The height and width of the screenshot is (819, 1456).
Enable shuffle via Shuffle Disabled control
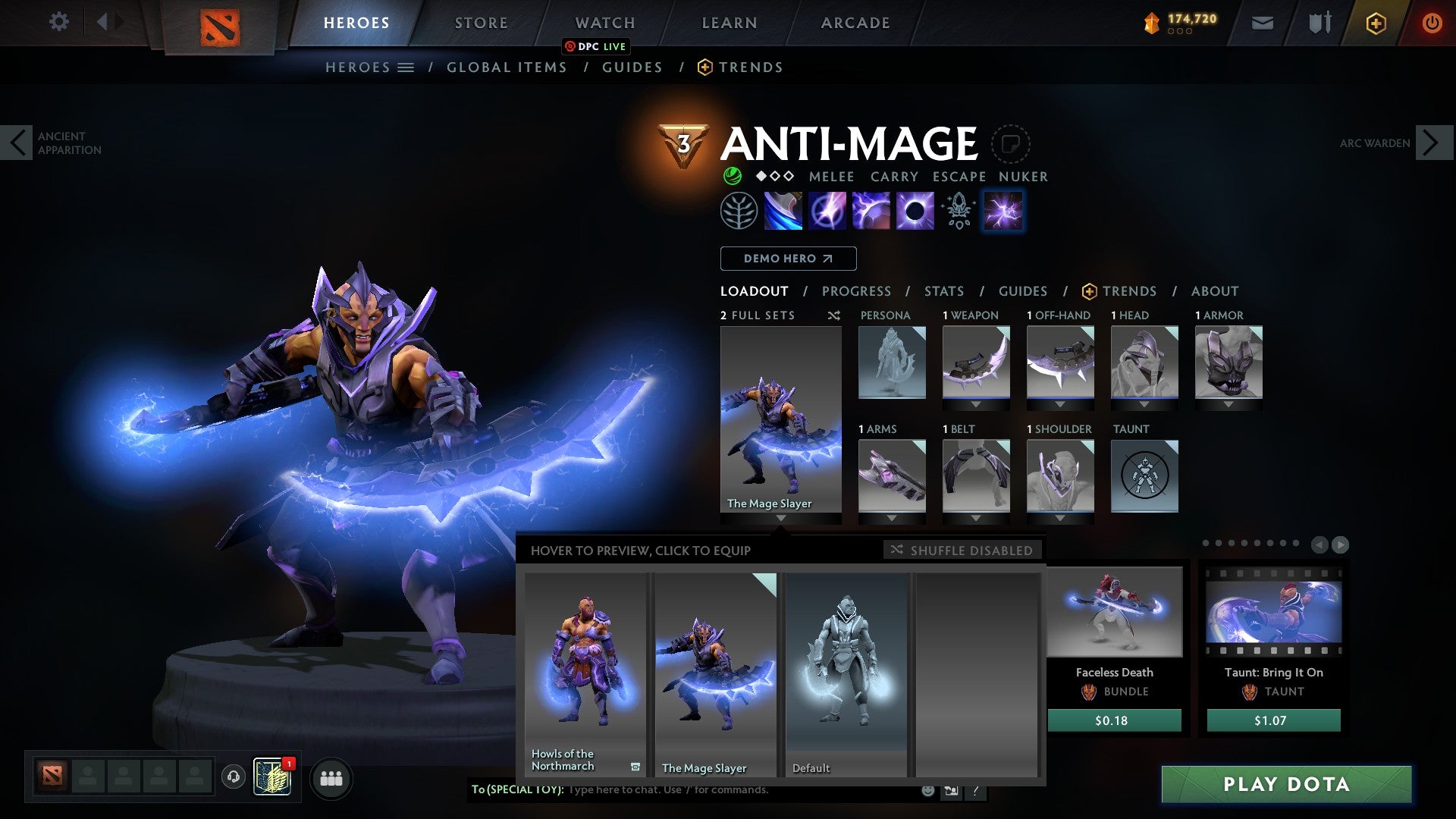click(x=962, y=551)
